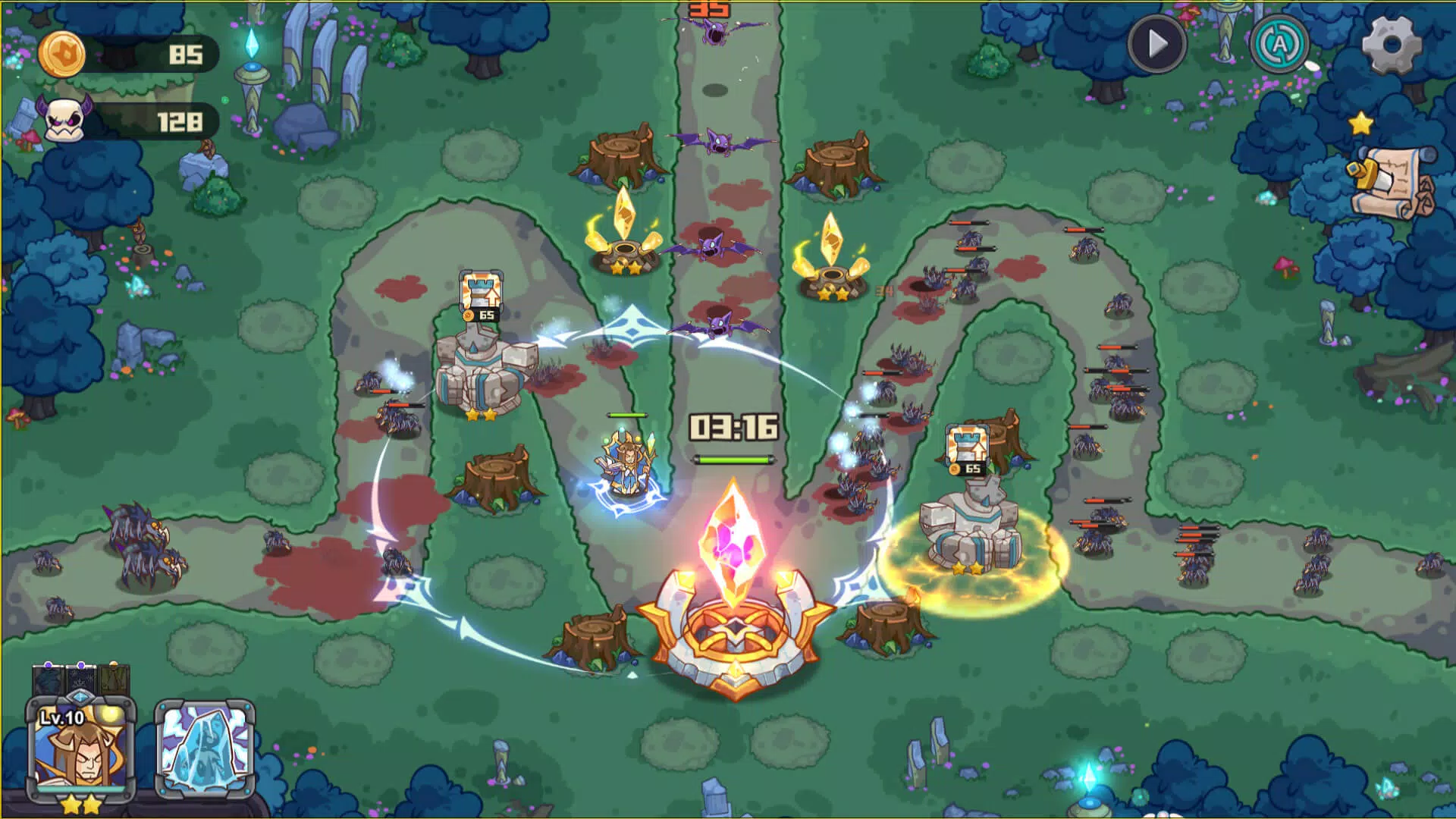
Task: Click the gold coin counter icon
Action: pos(64,55)
